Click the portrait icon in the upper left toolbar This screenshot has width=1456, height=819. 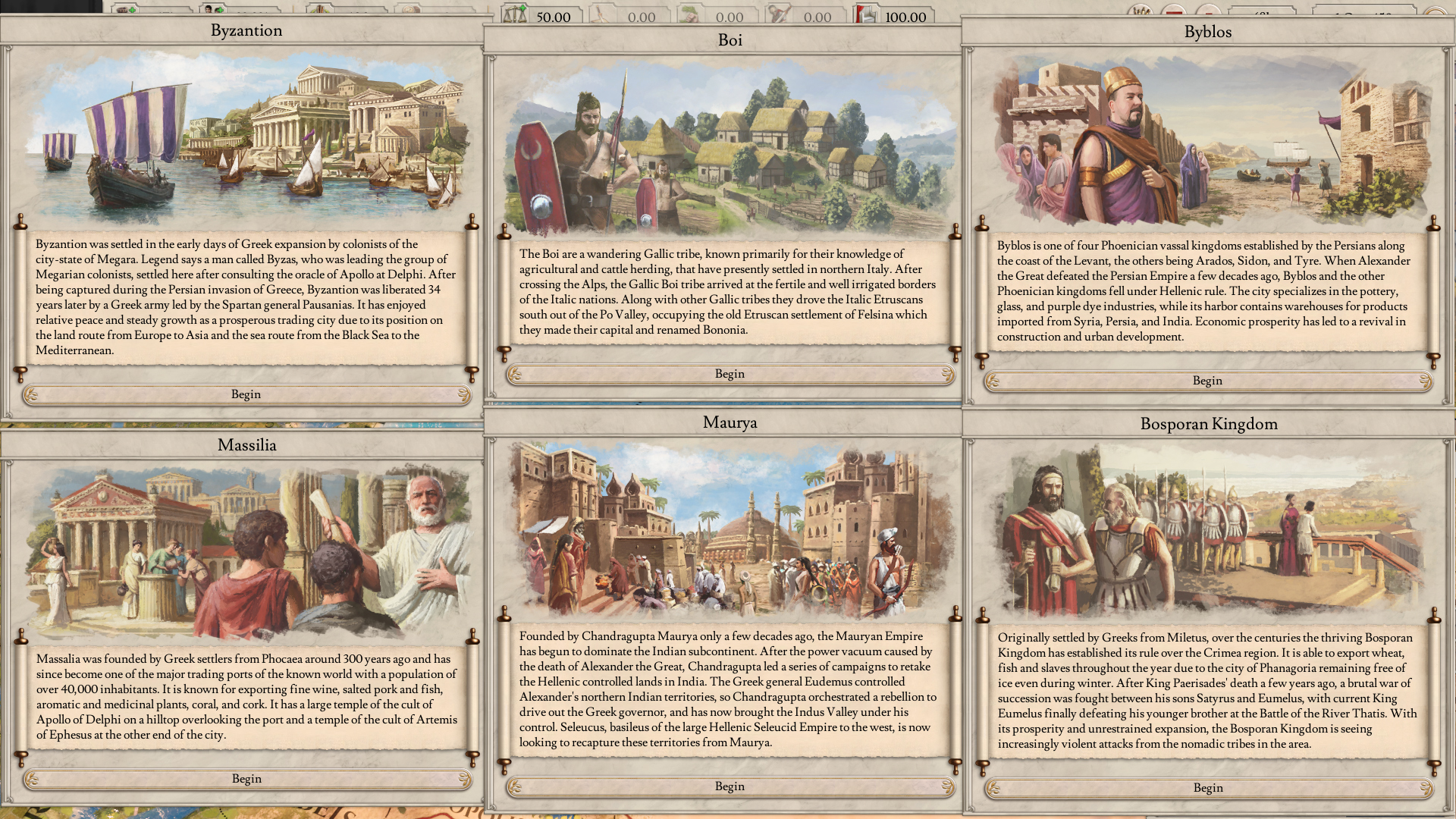(x=208, y=11)
